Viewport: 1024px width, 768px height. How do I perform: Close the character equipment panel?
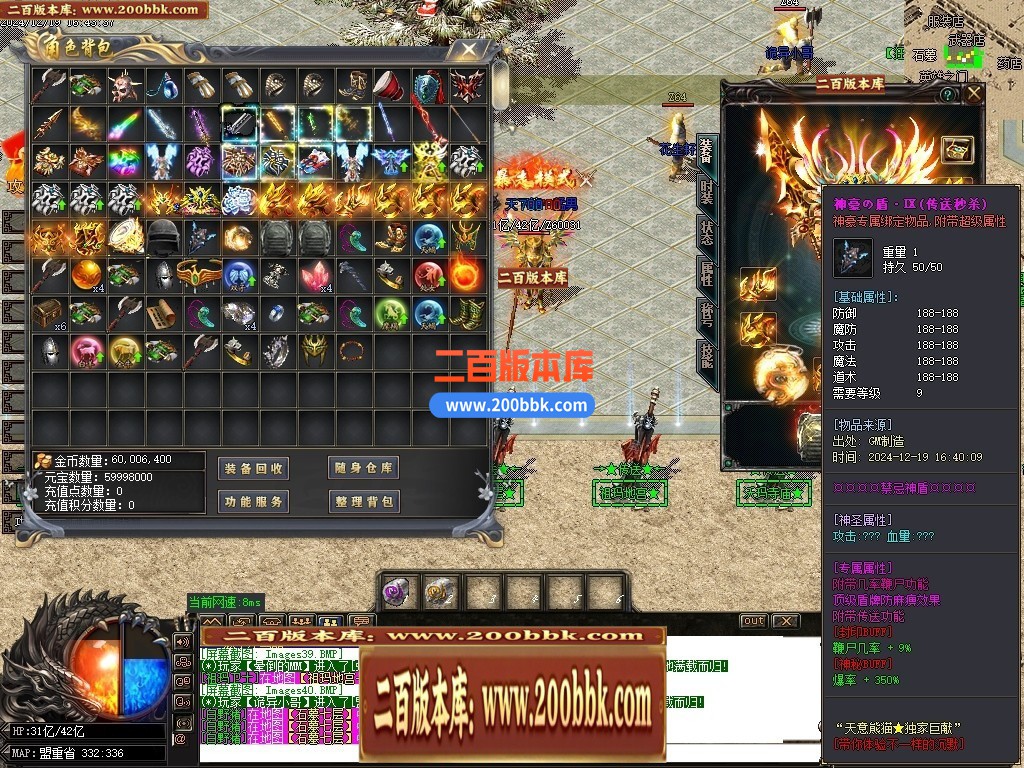tap(973, 93)
